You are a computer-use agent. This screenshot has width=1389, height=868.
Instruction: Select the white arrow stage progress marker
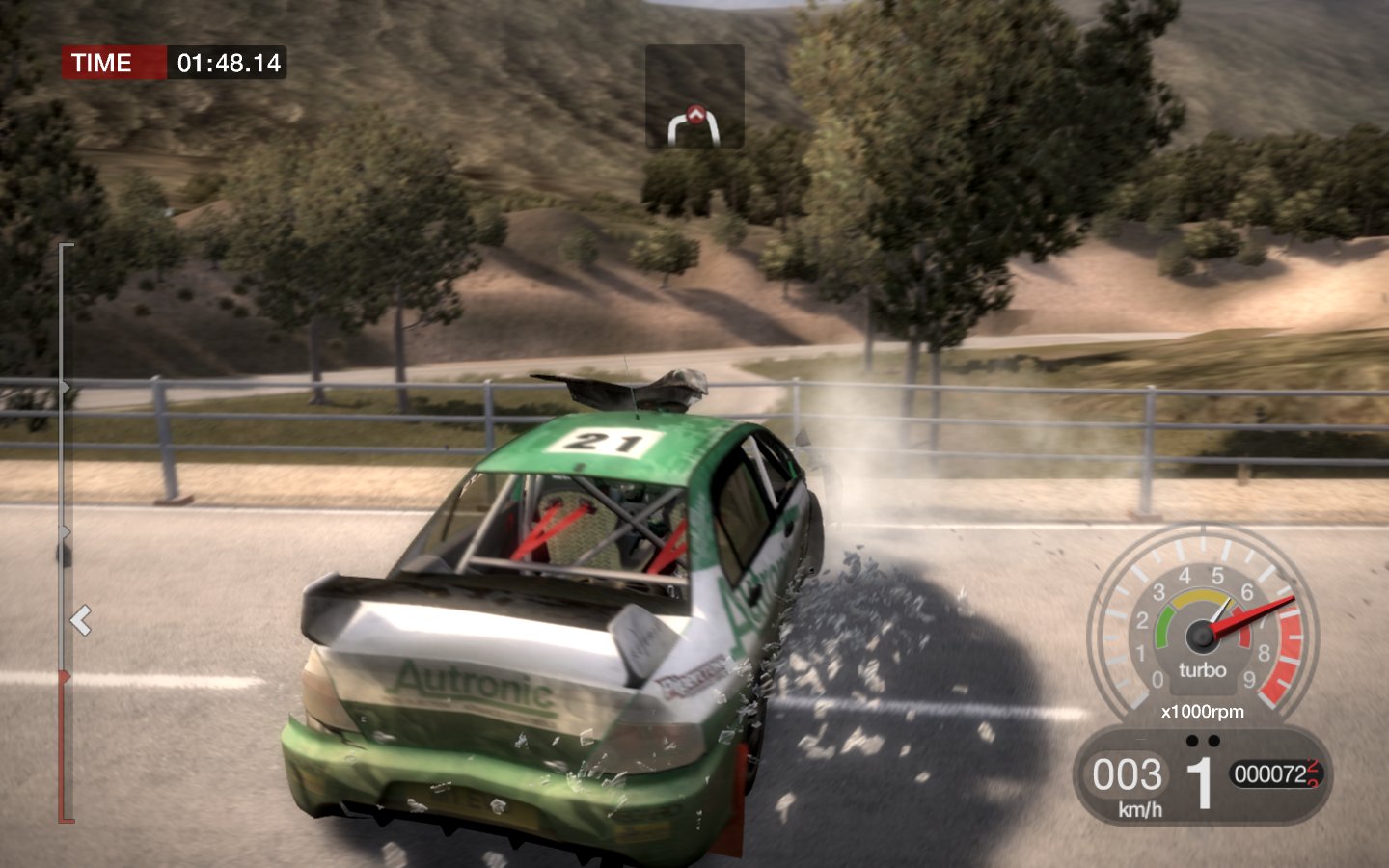[81, 620]
